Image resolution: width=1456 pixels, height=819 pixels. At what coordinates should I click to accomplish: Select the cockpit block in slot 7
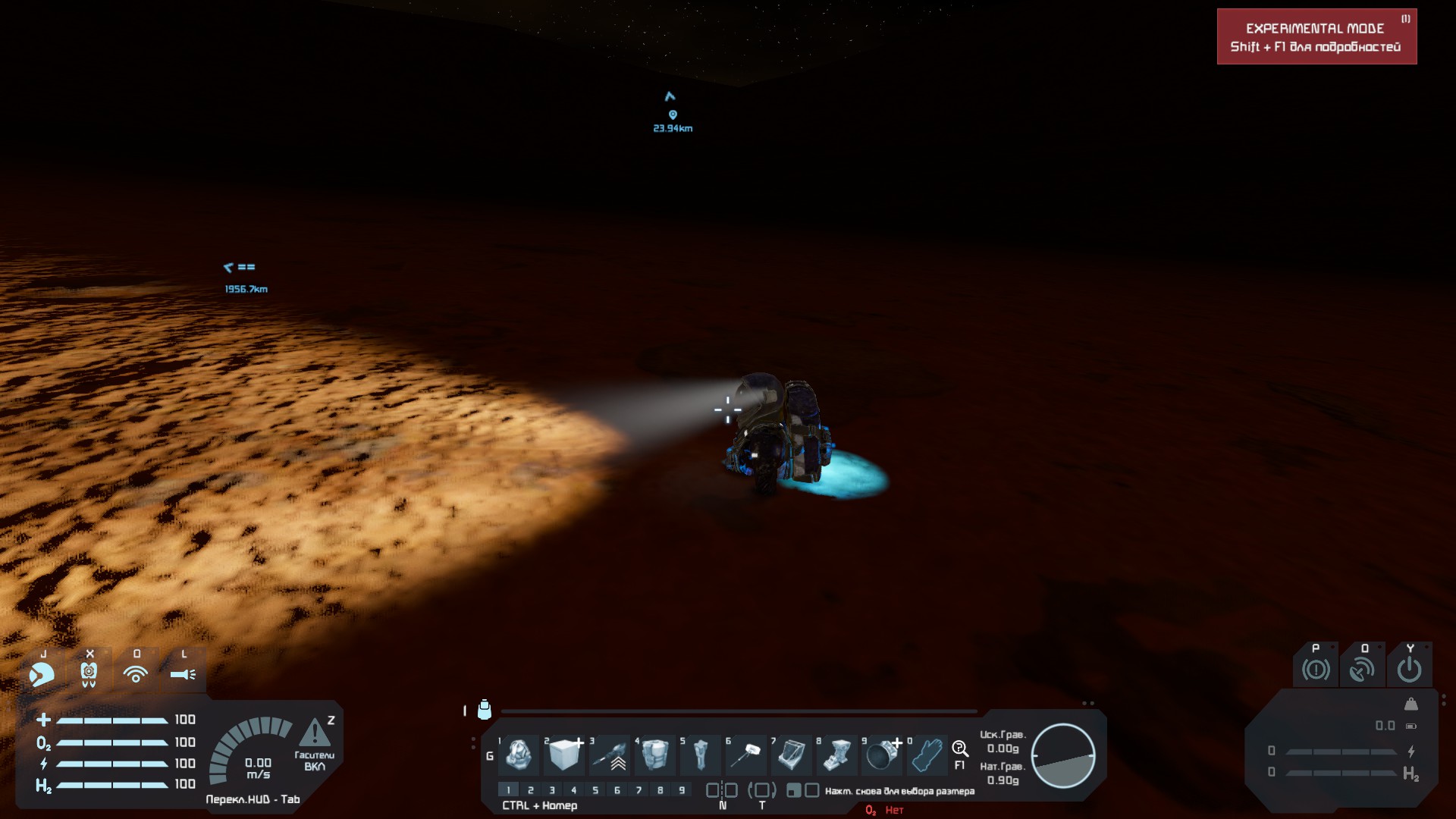click(x=791, y=755)
